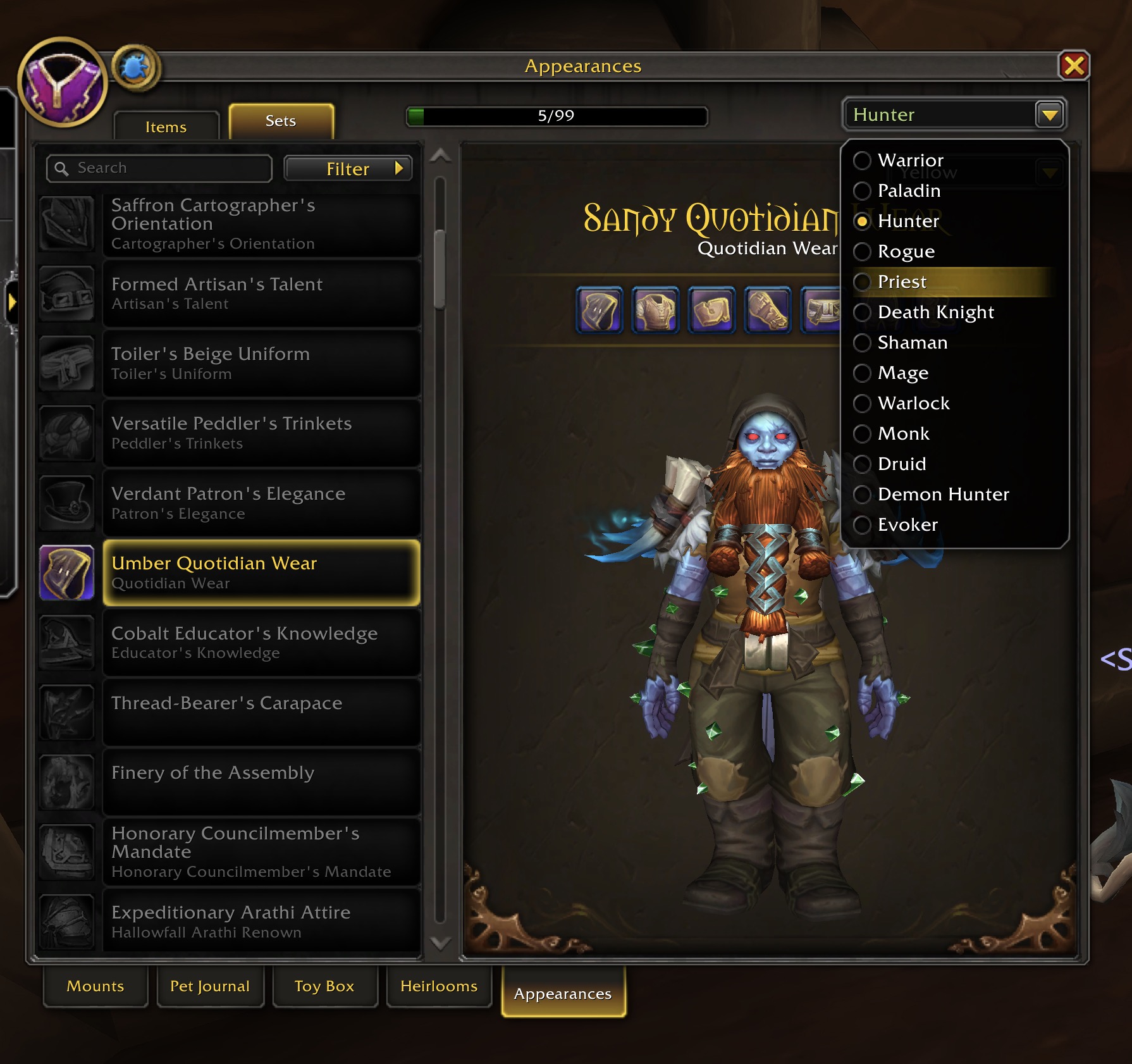Select Umber Quotidian Wear set

[x=261, y=572]
